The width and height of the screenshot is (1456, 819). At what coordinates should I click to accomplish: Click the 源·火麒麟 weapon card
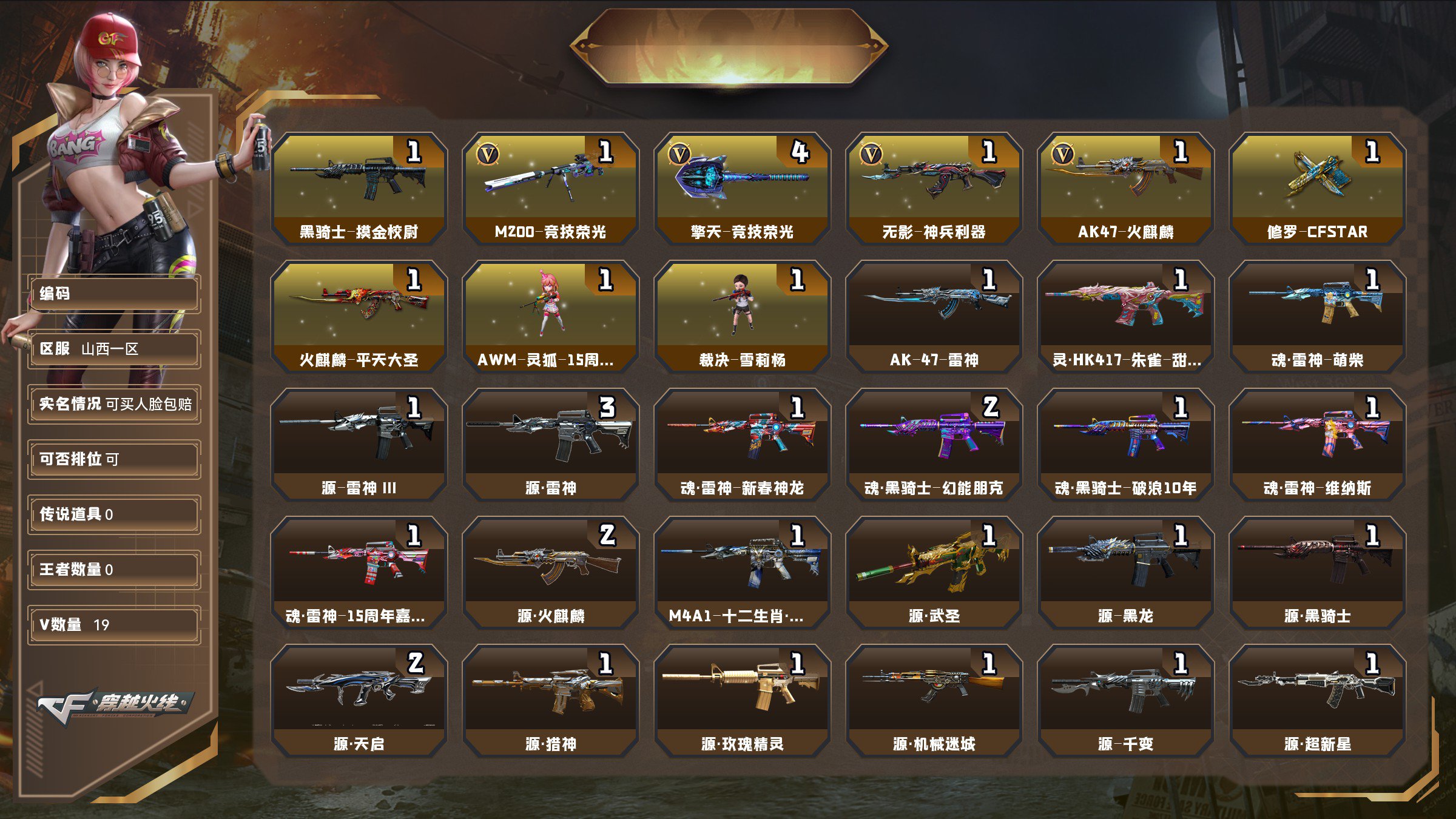tap(550, 572)
